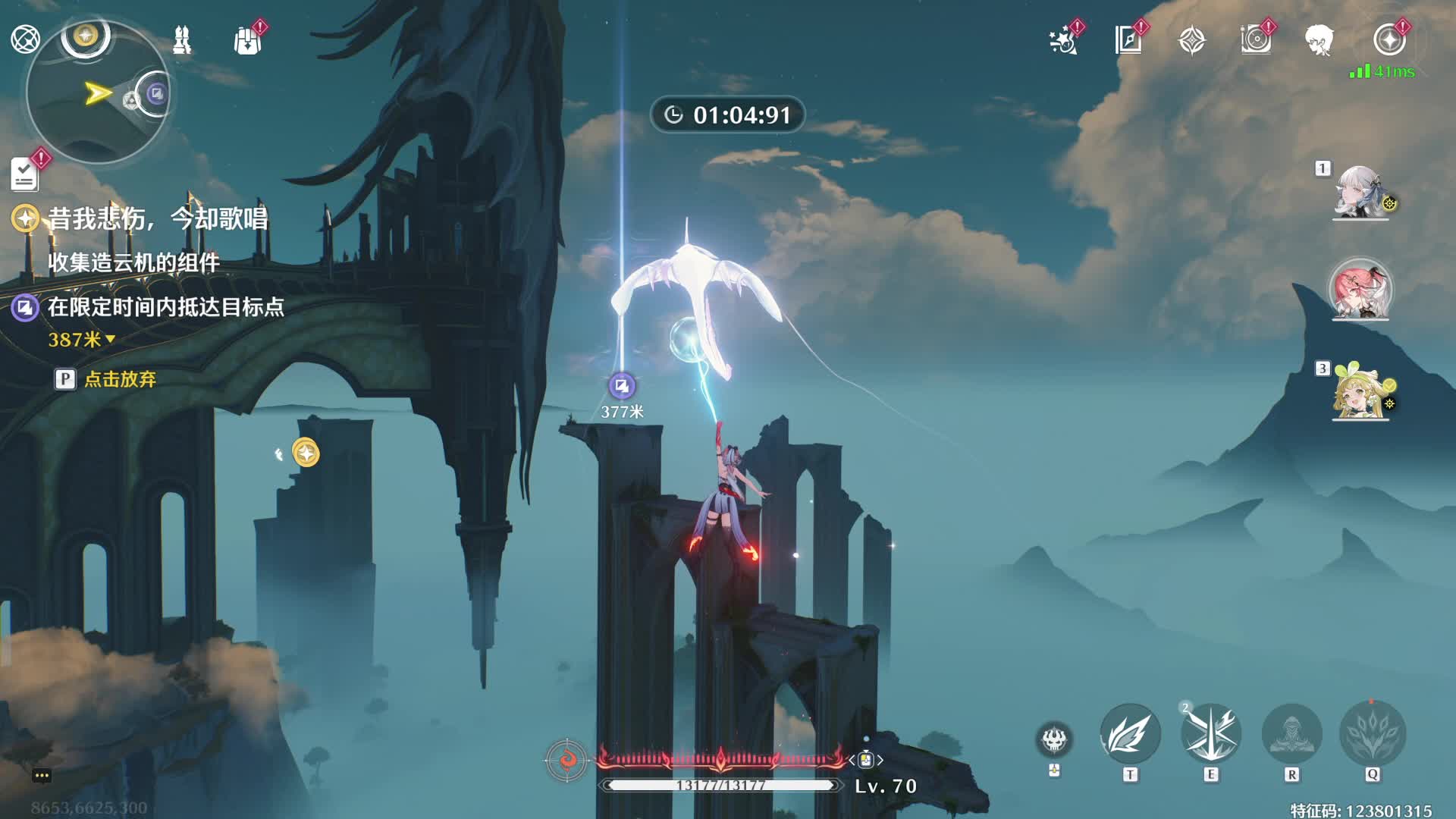Screen dimensions: 1456x819
Task: Open the quest checklist icon
Action: 25,174
